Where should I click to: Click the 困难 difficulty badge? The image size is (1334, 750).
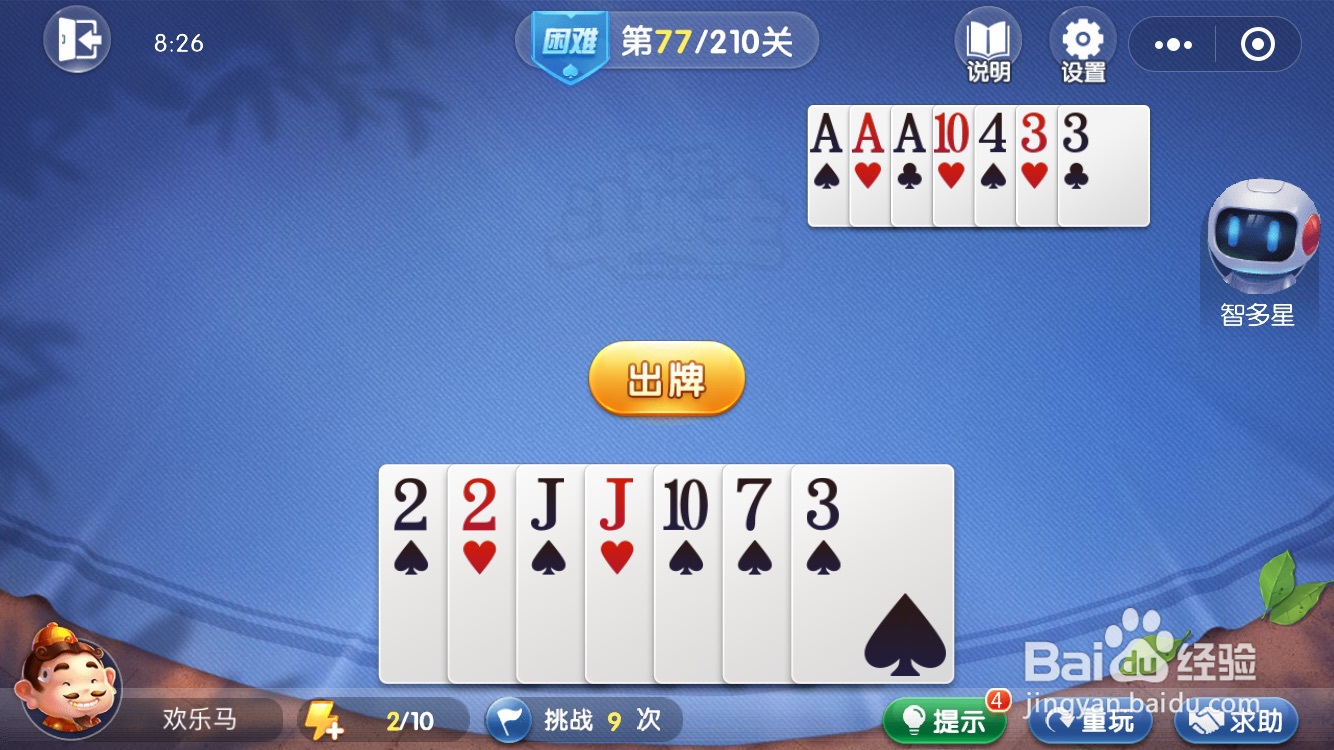(566, 38)
